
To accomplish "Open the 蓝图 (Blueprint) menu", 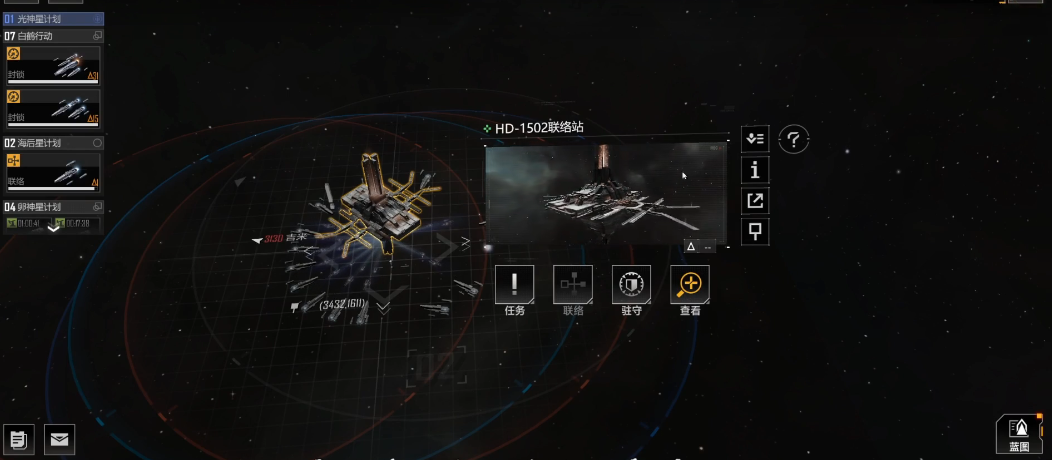I will (x=1019, y=433).
